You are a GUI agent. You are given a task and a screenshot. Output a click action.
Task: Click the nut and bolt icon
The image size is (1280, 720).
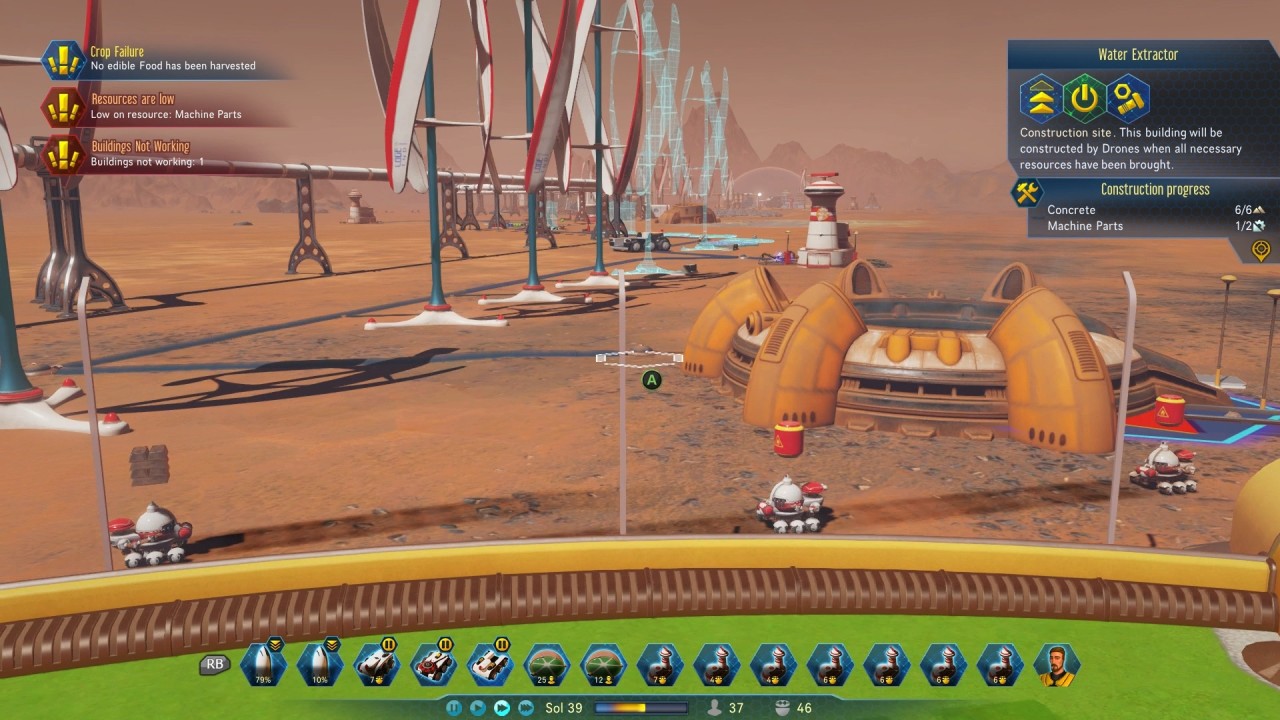pos(1128,98)
